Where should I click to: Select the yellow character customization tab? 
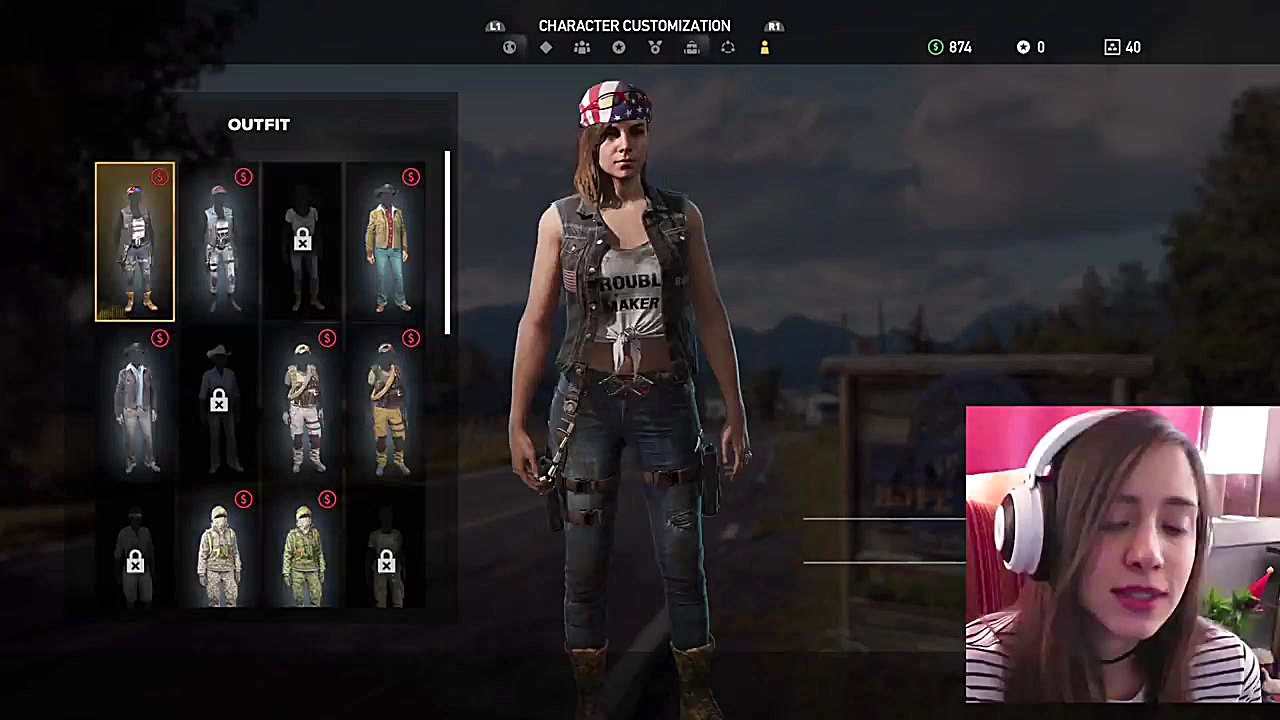pyautogui.click(x=764, y=47)
